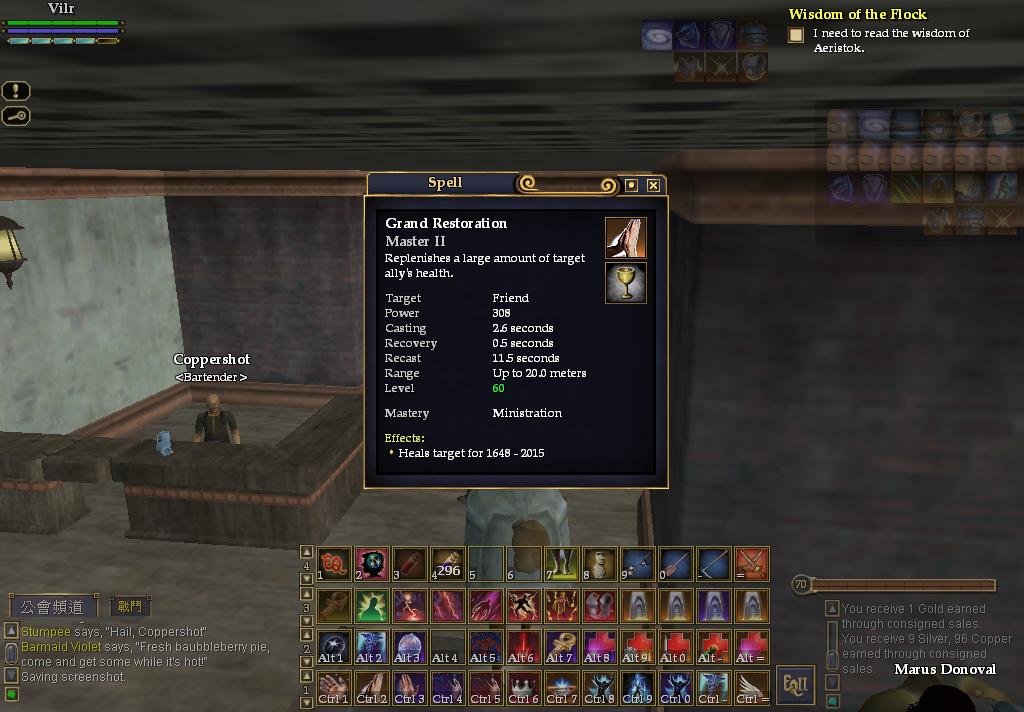The height and width of the screenshot is (712, 1024).
Task: Activate the crossed swords hotbar slot
Action: pos(751,564)
